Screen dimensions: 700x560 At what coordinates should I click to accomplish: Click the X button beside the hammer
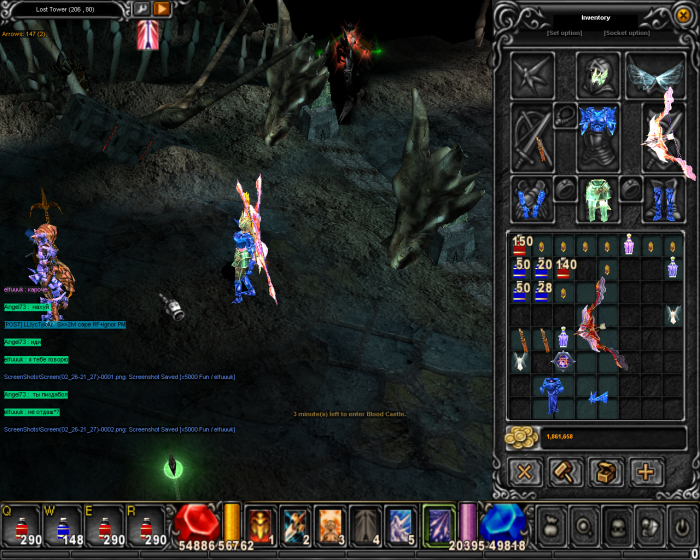(524, 471)
